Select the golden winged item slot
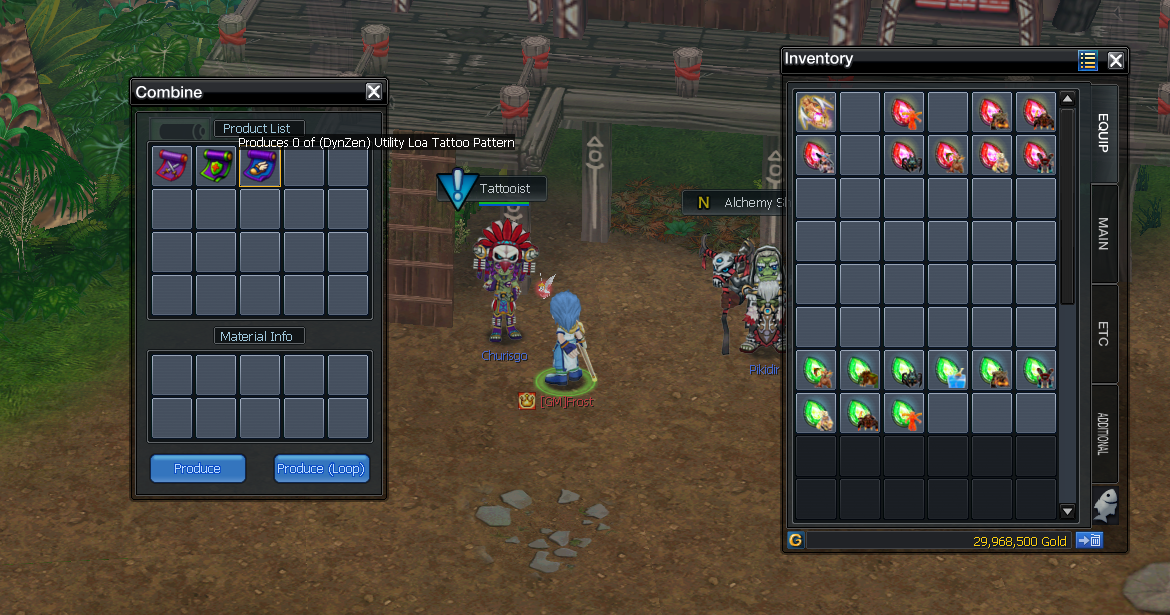Screen dimensions: 1170x615 coord(816,112)
